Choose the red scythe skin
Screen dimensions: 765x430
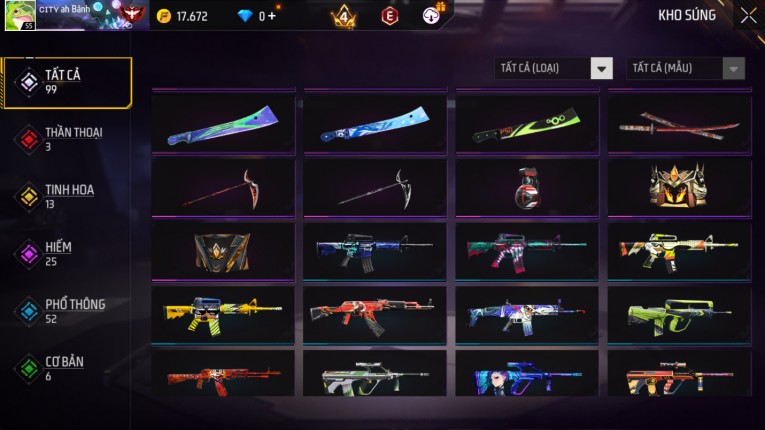[223, 187]
